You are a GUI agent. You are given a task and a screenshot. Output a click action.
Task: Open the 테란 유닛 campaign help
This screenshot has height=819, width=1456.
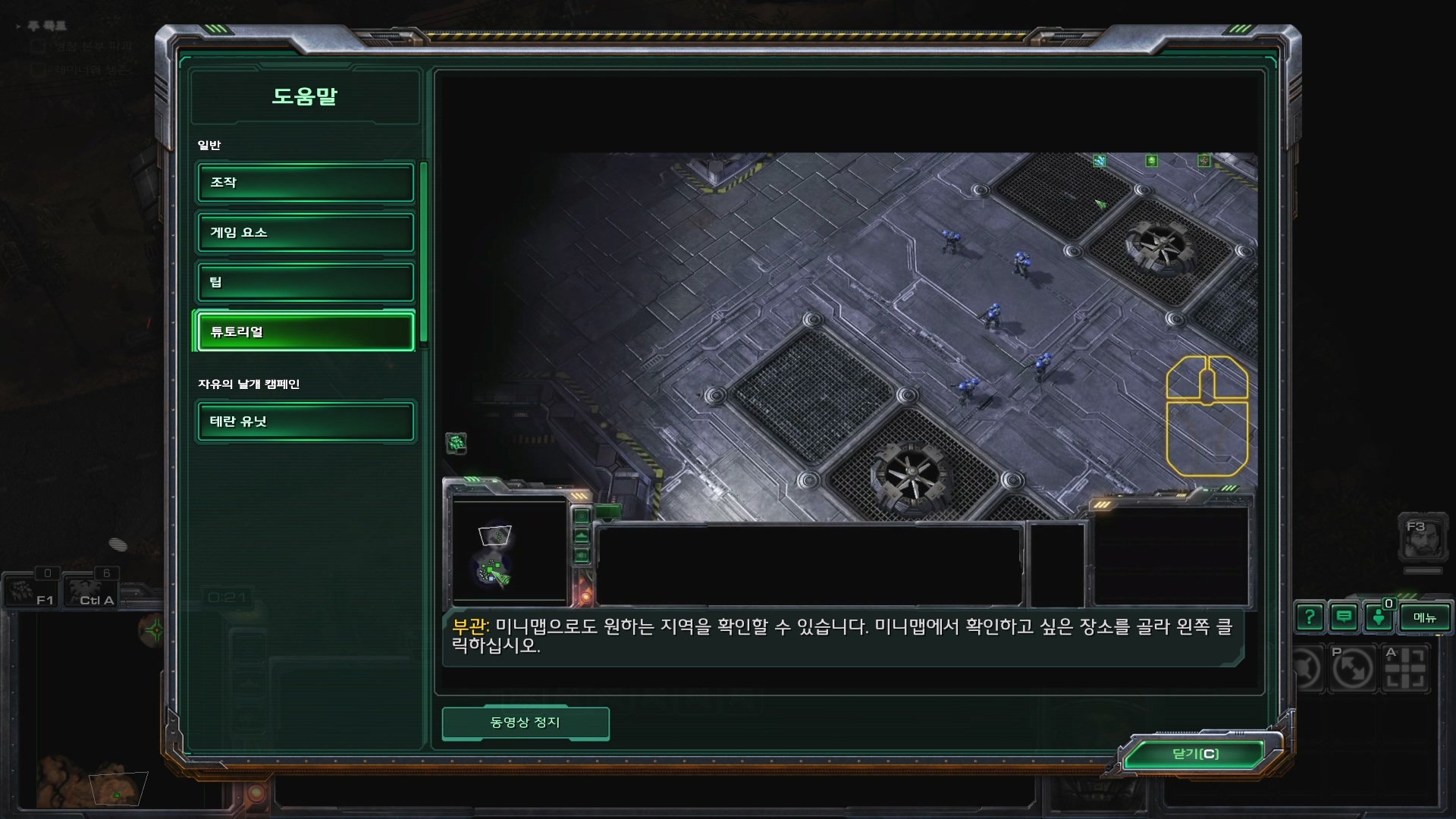pos(306,422)
